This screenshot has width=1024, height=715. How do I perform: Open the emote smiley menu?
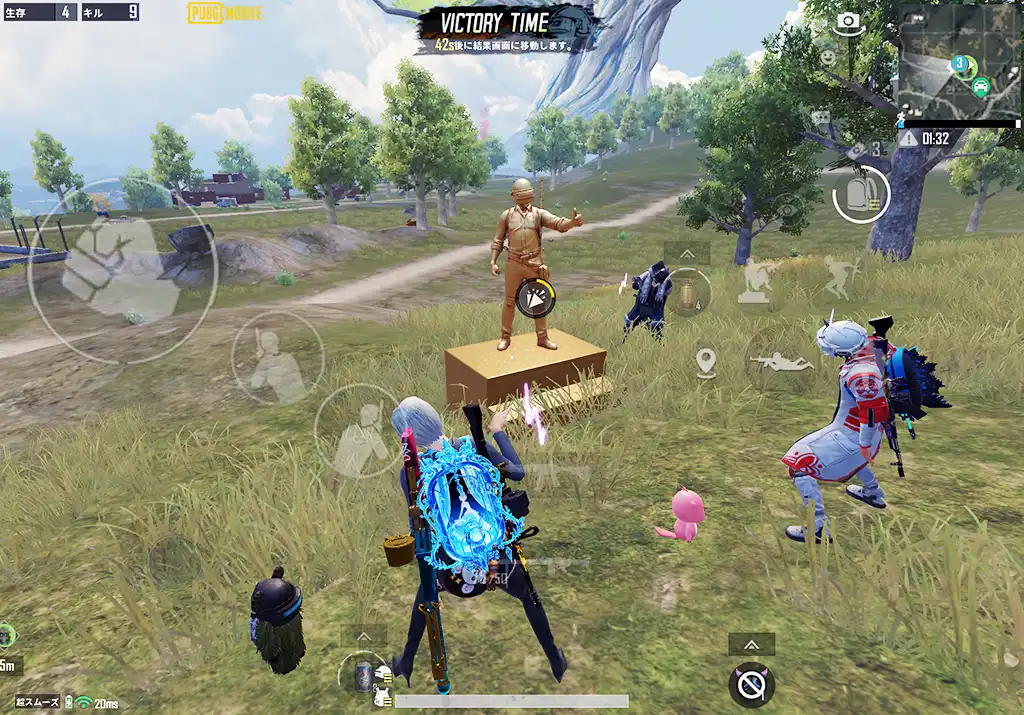click(x=827, y=58)
